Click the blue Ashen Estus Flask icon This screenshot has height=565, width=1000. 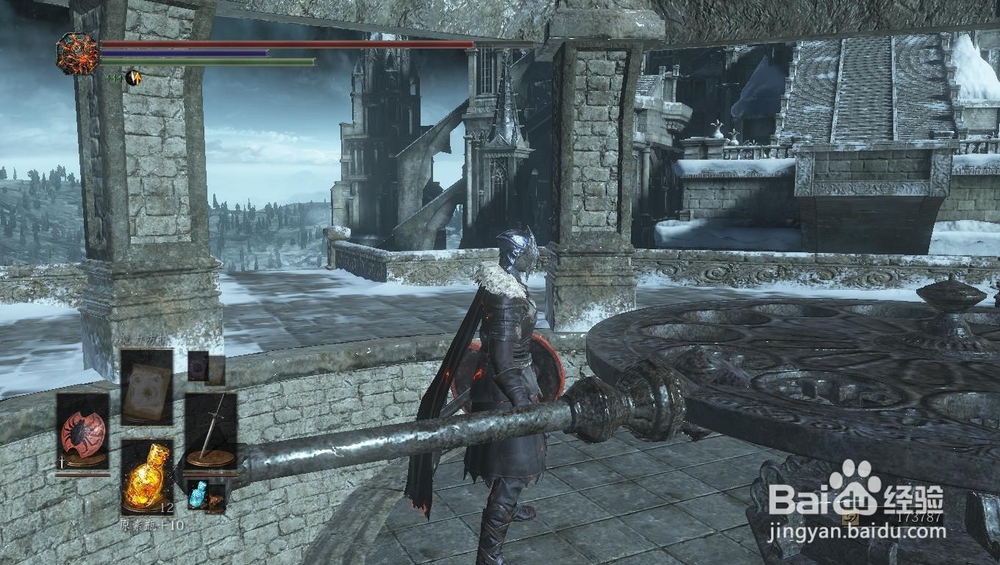pos(197,494)
